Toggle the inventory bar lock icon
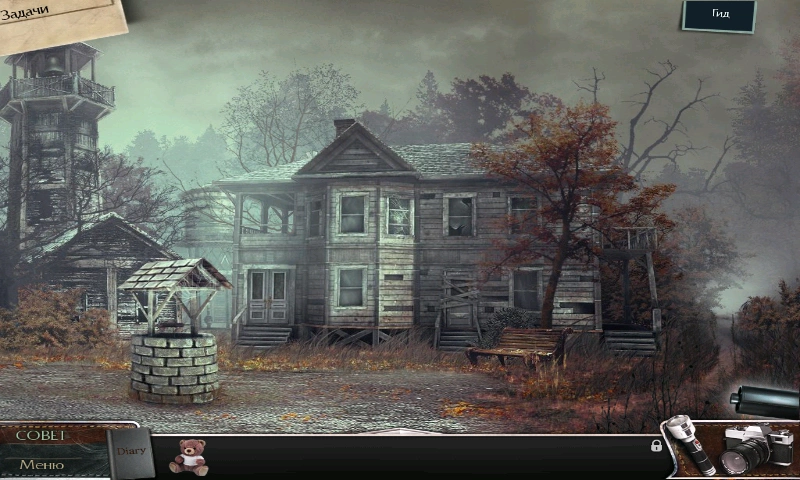The height and width of the screenshot is (480, 800). pyautogui.click(x=656, y=446)
